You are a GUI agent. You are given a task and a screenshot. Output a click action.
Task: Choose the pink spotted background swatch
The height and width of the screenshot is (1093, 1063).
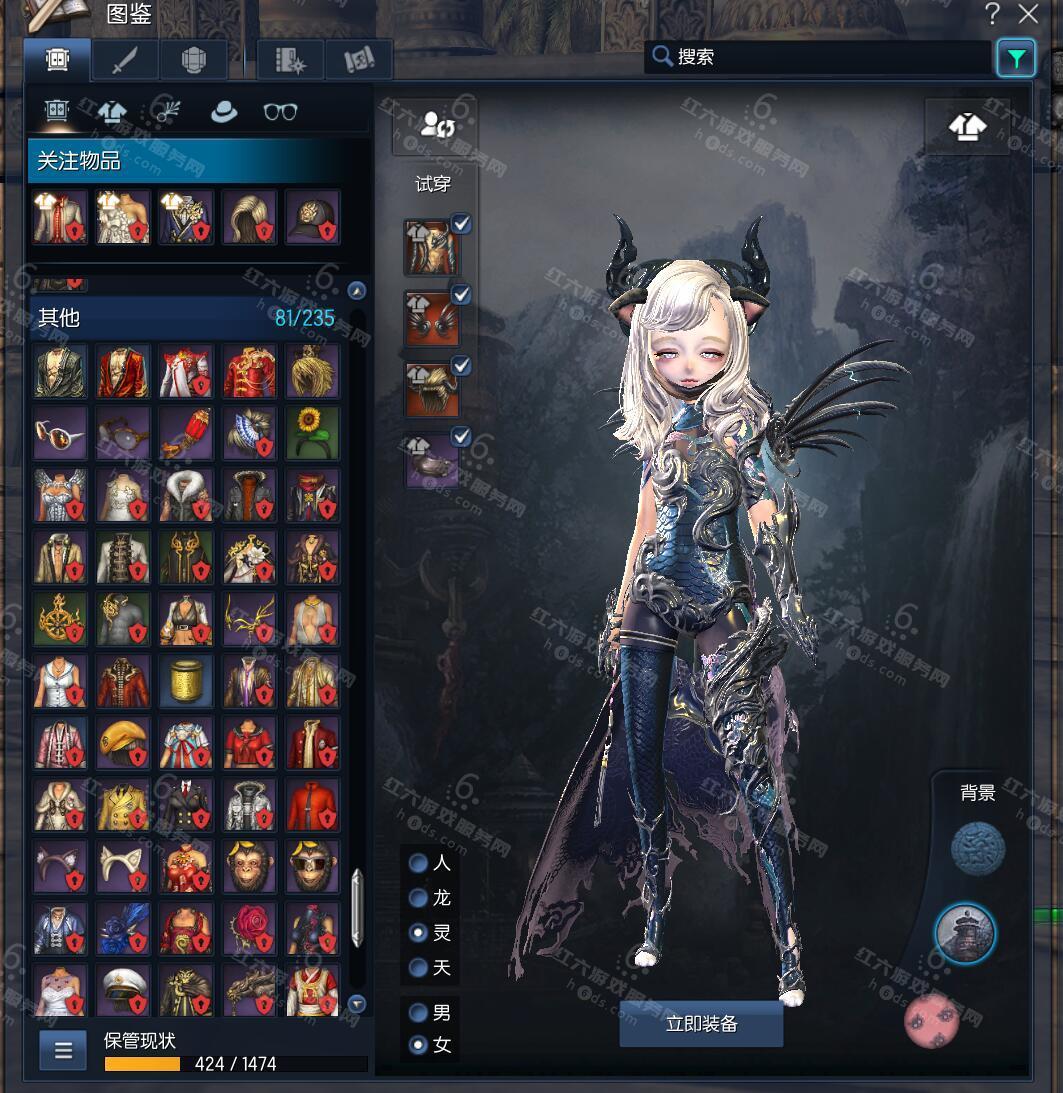pyautogui.click(x=932, y=1021)
